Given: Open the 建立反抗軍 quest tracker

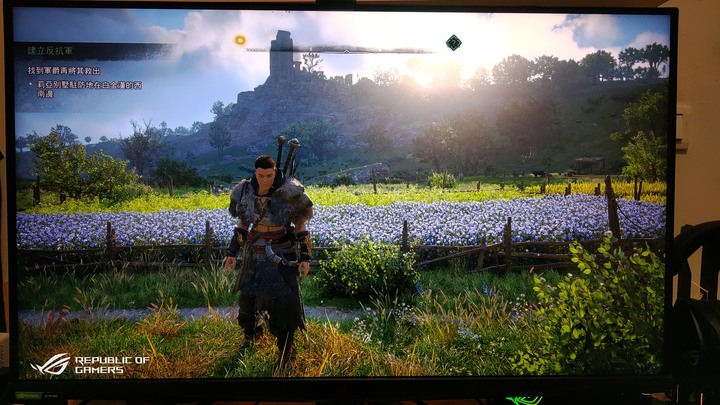Looking at the screenshot, I should [x=52, y=49].
